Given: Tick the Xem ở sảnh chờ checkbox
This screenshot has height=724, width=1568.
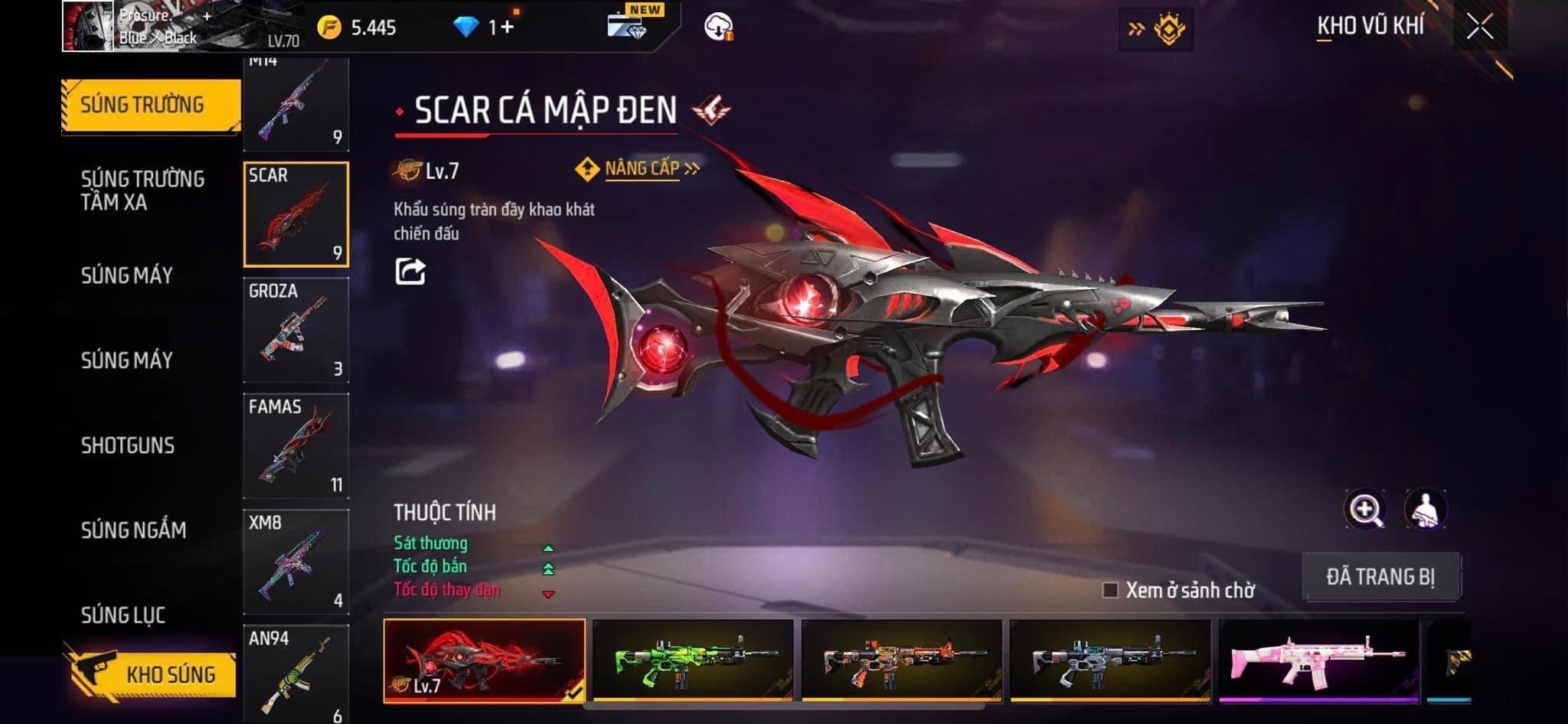Looking at the screenshot, I should [x=1110, y=590].
